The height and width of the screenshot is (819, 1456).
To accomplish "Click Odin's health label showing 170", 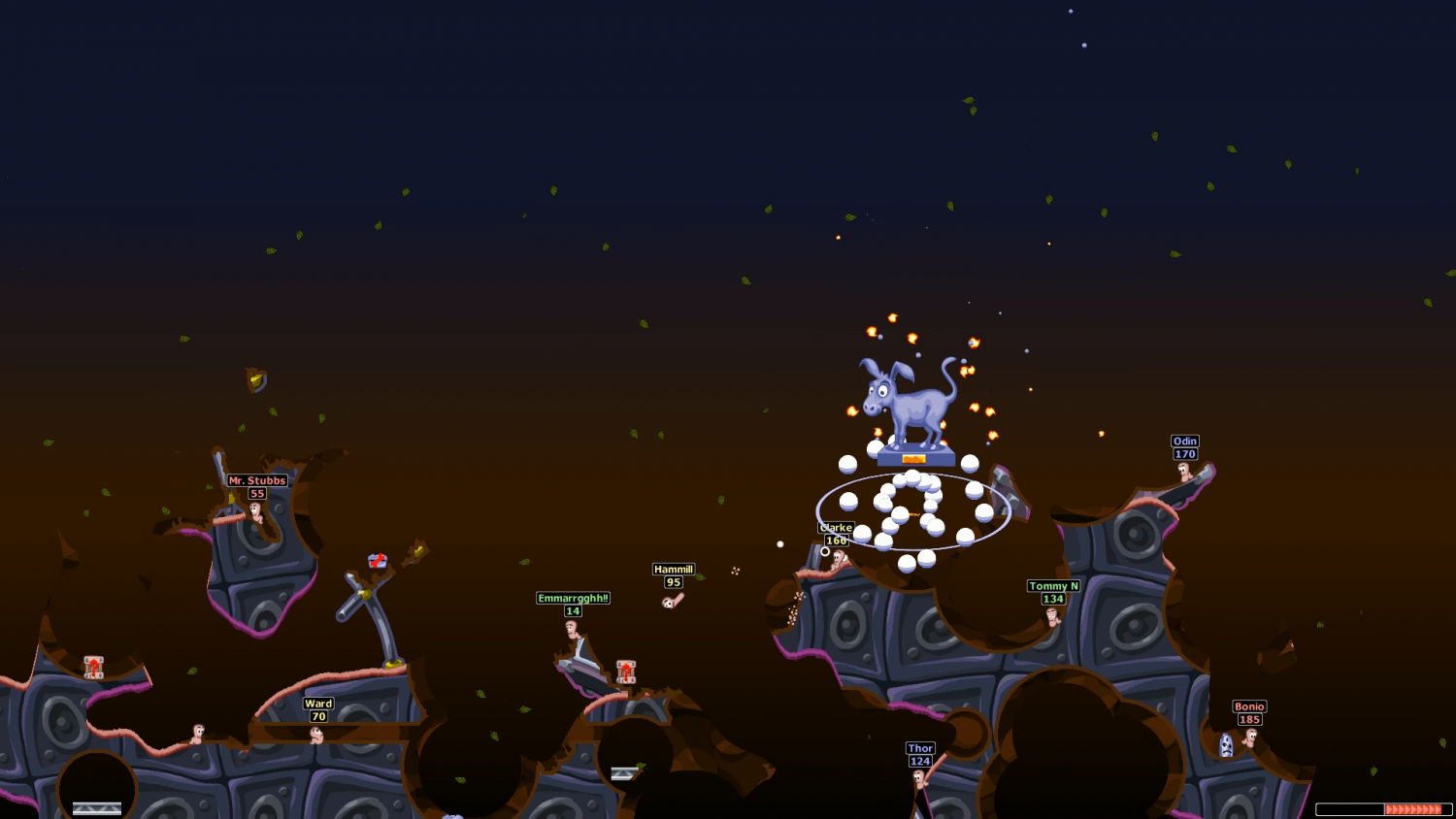I will pos(1183,452).
